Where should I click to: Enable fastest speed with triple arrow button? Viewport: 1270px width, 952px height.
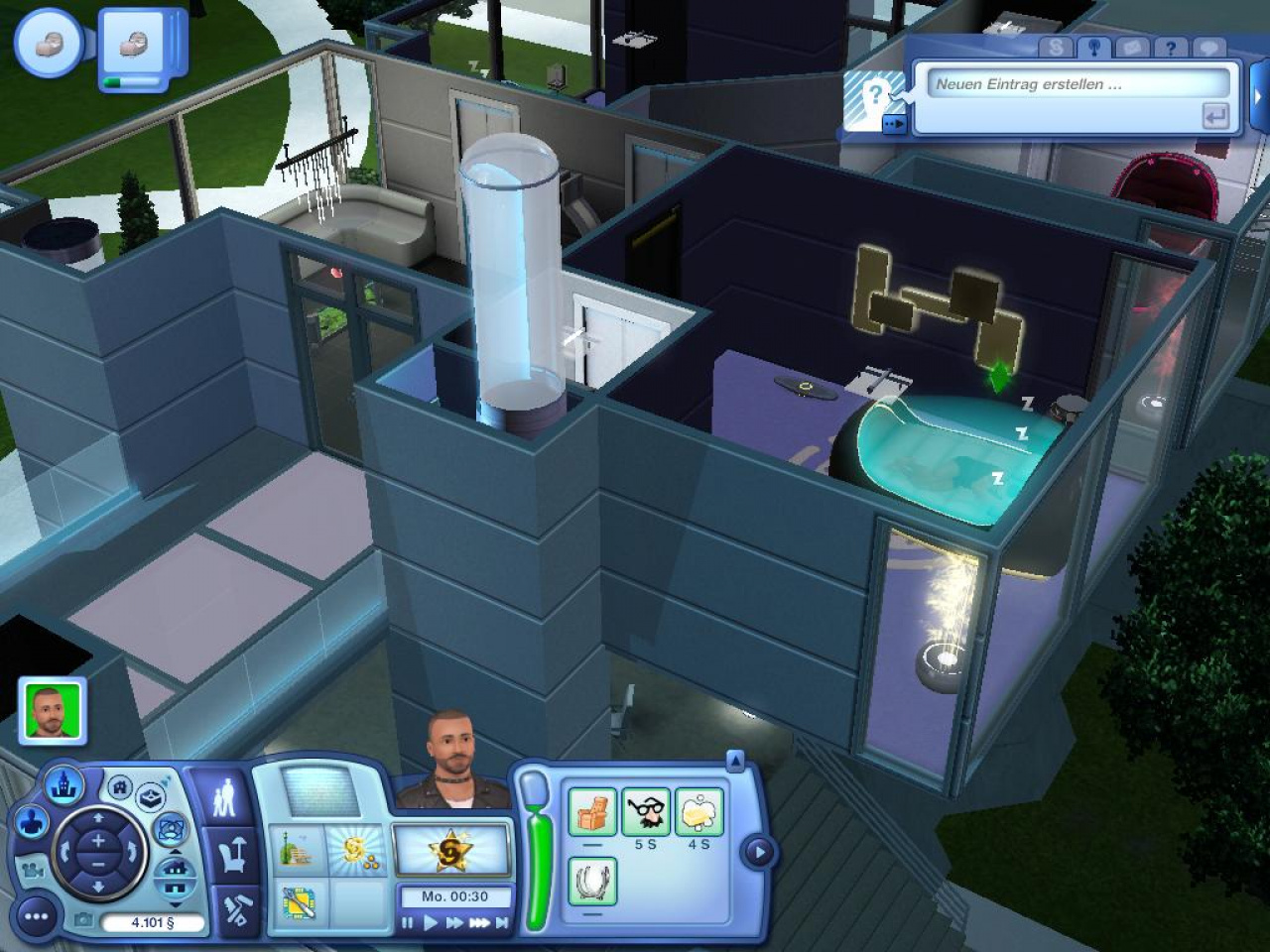click(x=480, y=922)
